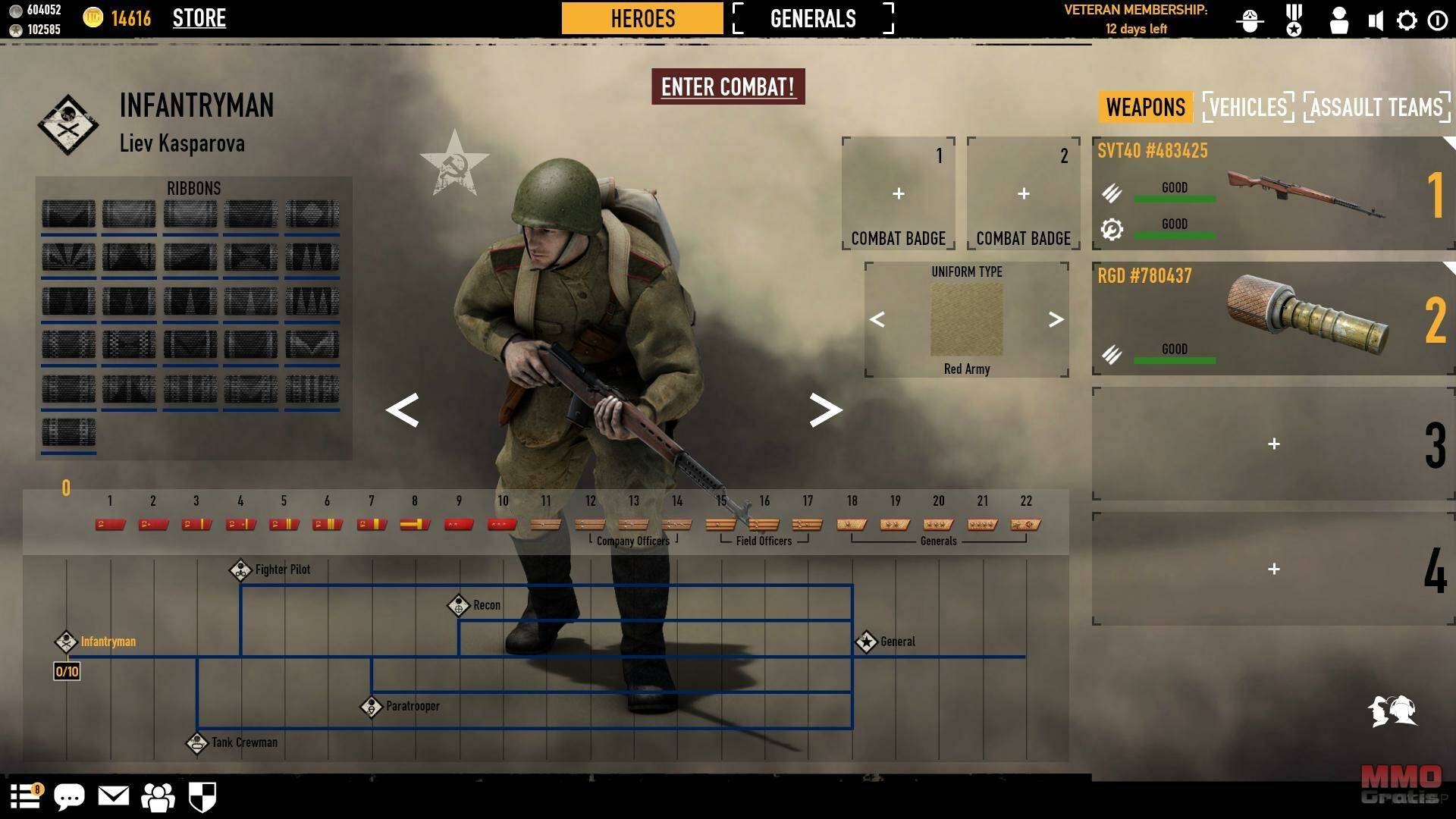1456x819 pixels.
Task: Add an item to weapon slot 3
Action: (1273, 444)
